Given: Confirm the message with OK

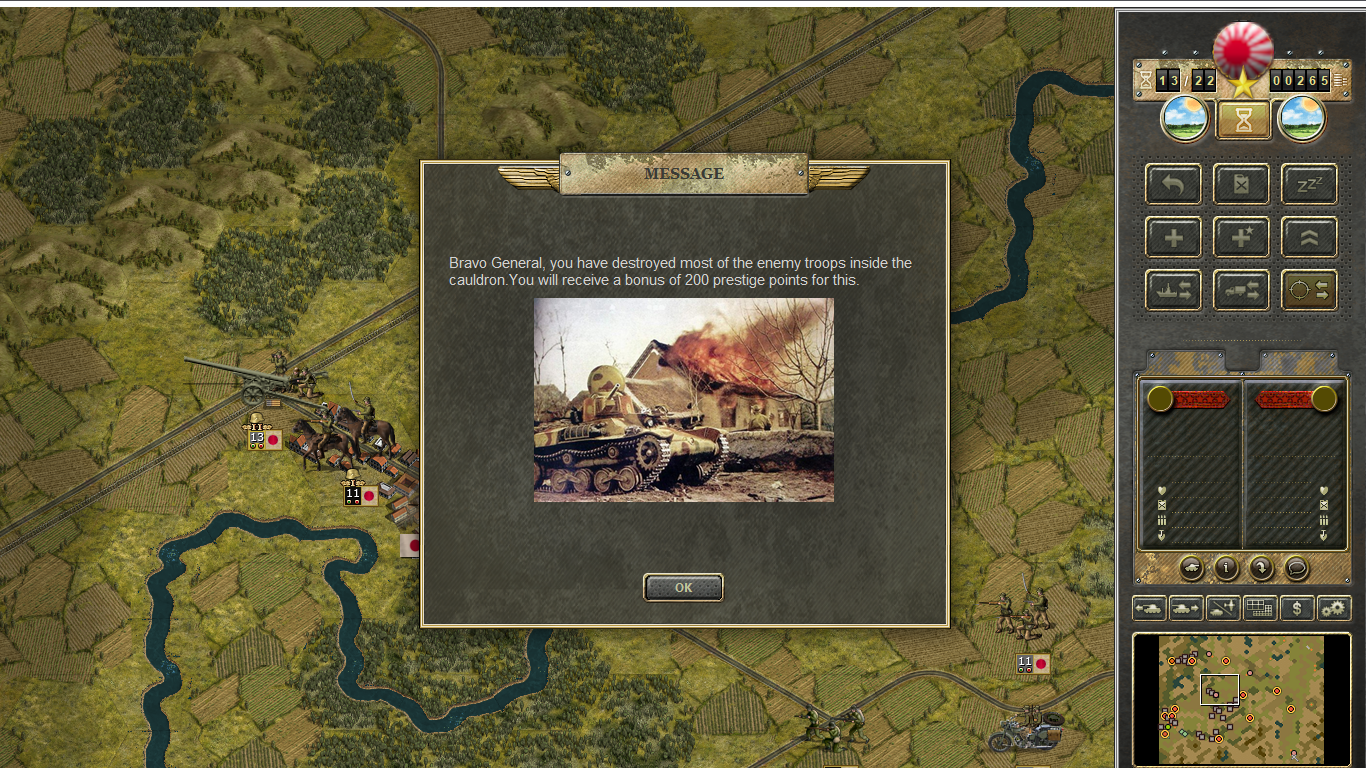Looking at the screenshot, I should 683,588.
